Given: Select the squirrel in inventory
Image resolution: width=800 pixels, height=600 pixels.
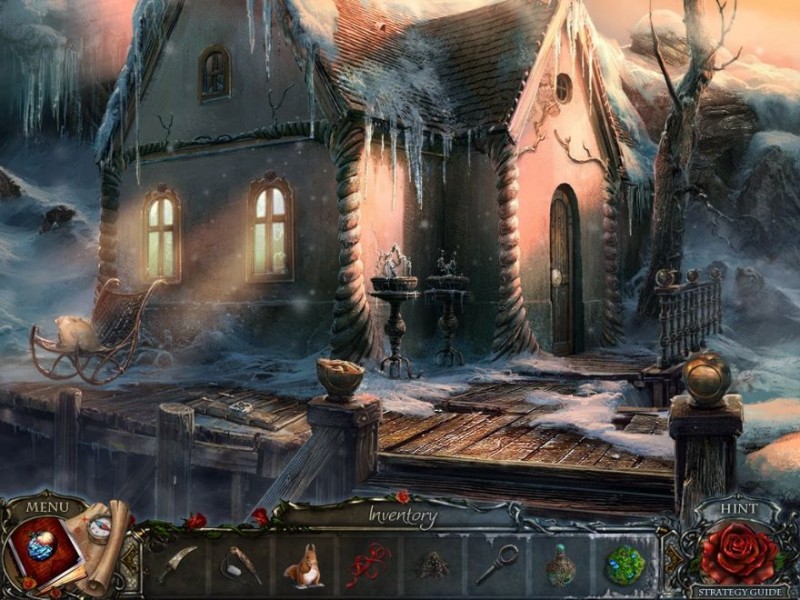Looking at the screenshot, I should coord(303,567).
